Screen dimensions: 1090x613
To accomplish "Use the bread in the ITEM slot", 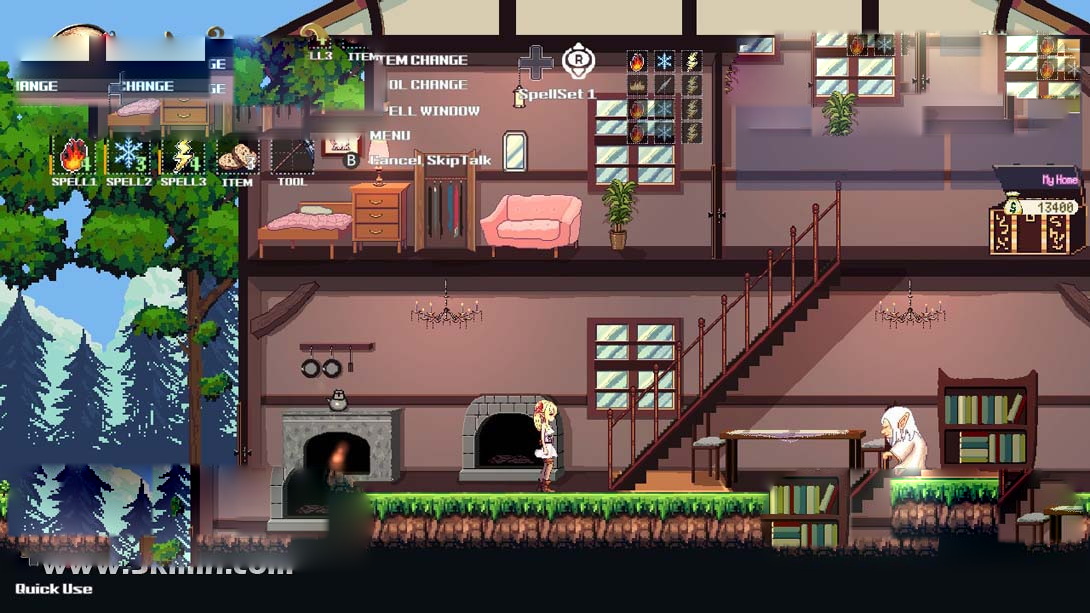I will [237, 156].
